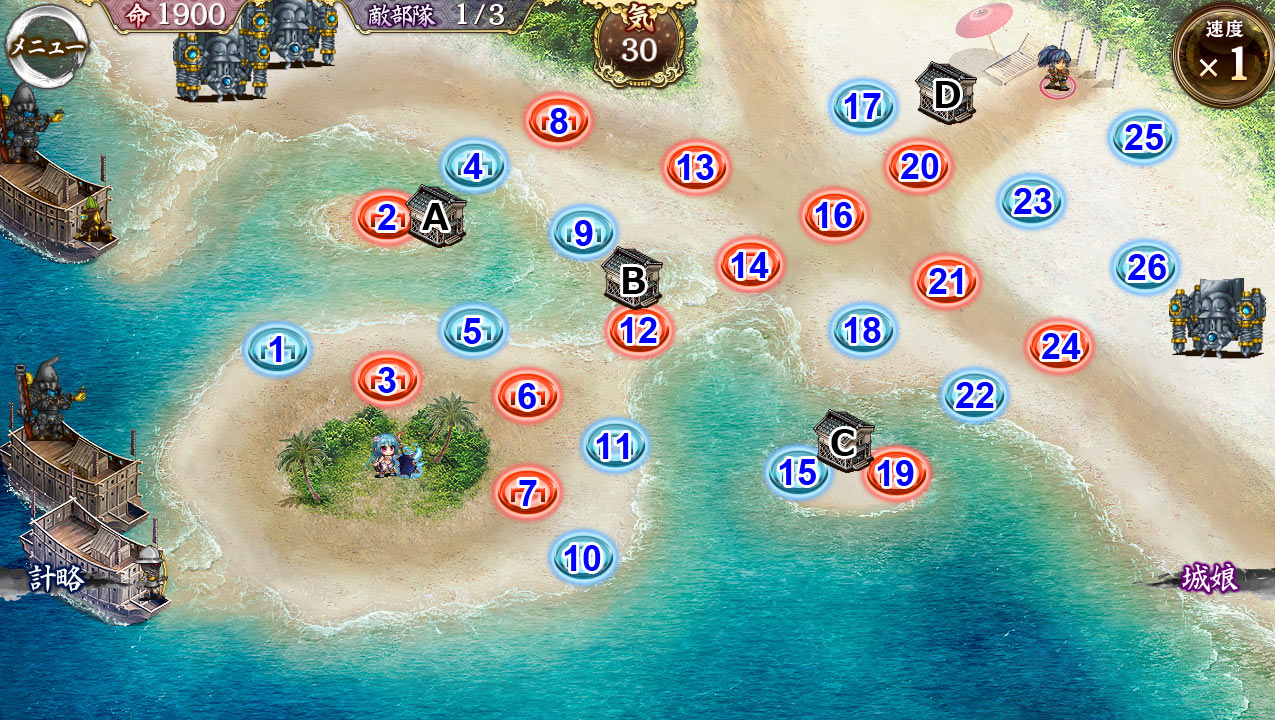Image resolution: width=1275 pixels, height=720 pixels.
Task: Choose red placement tile 8
Action: pyautogui.click(x=559, y=121)
